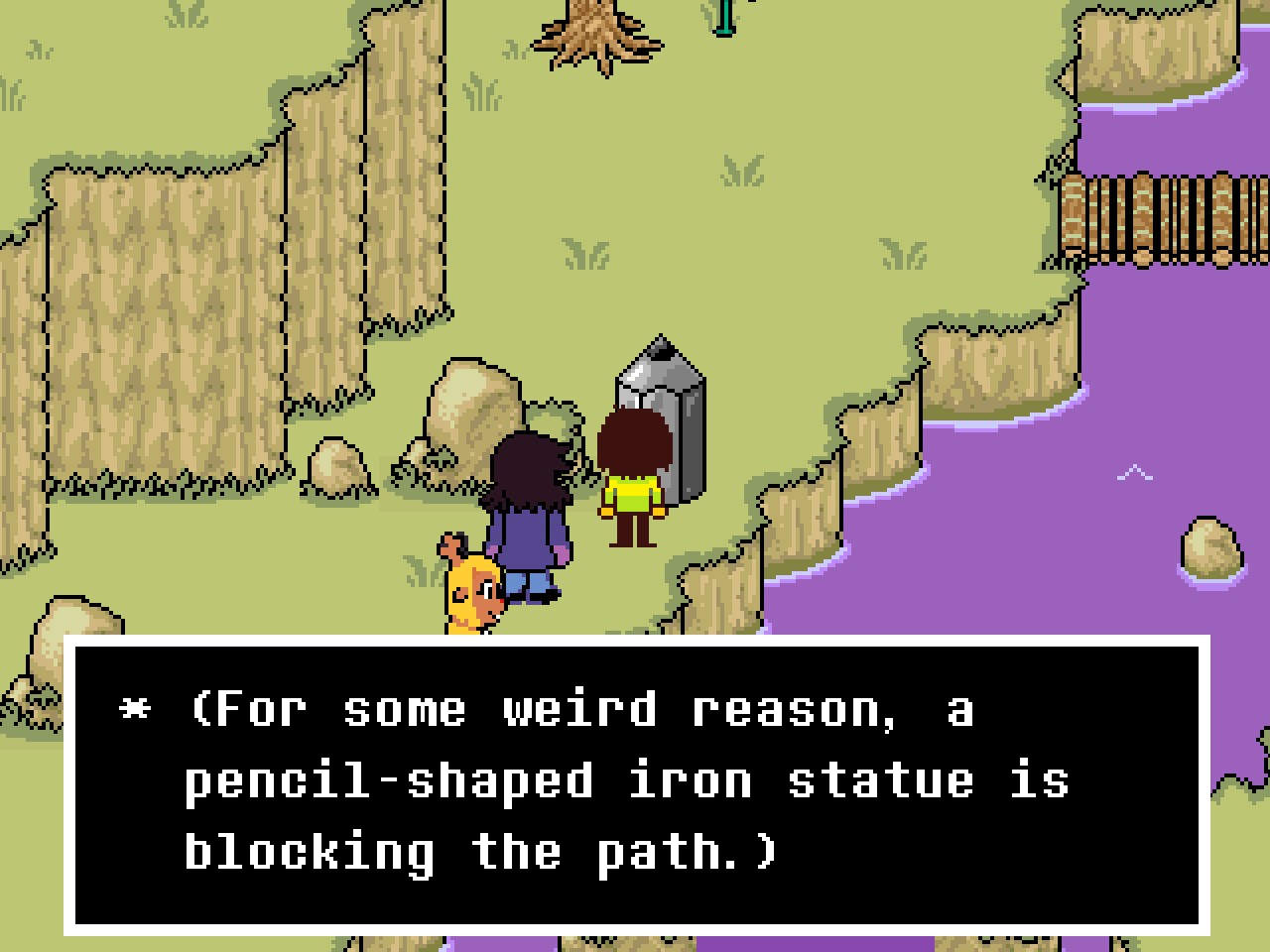Click the teal sword planted near the stump

pyautogui.click(x=723, y=15)
